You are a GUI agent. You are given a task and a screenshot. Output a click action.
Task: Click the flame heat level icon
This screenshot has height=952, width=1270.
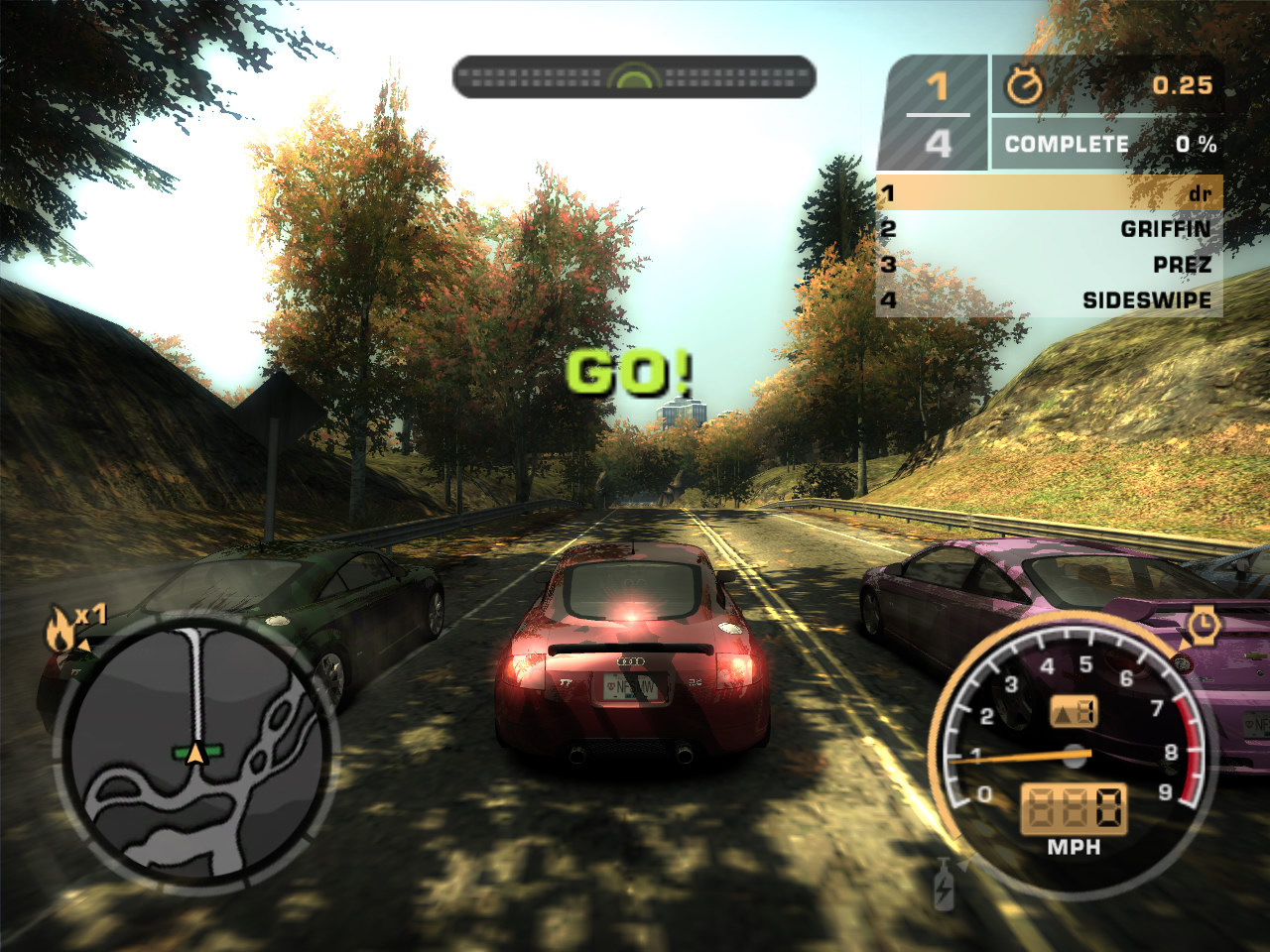coord(62,631)
